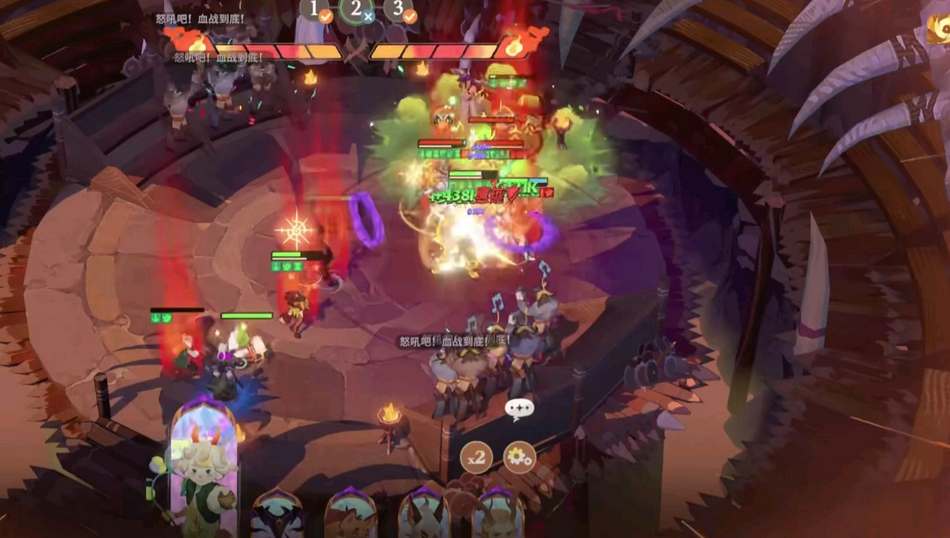
Task: Select the large blonde horned hero card
Action: [x=204, y=465]
